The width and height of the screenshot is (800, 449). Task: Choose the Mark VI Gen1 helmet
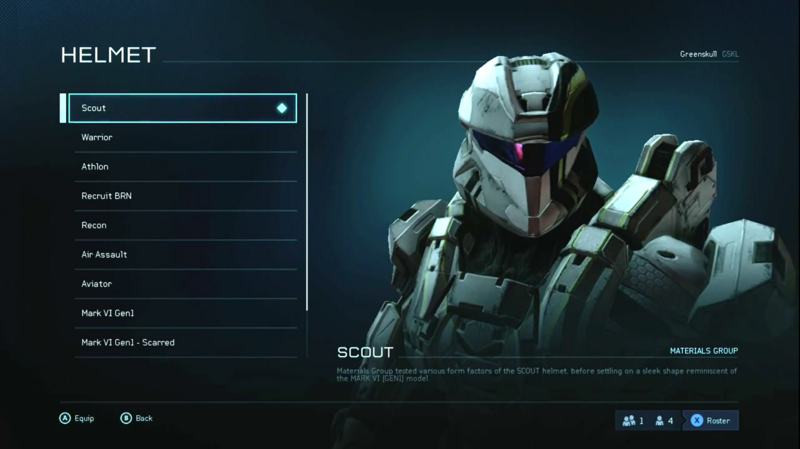[x=180, y=313]
